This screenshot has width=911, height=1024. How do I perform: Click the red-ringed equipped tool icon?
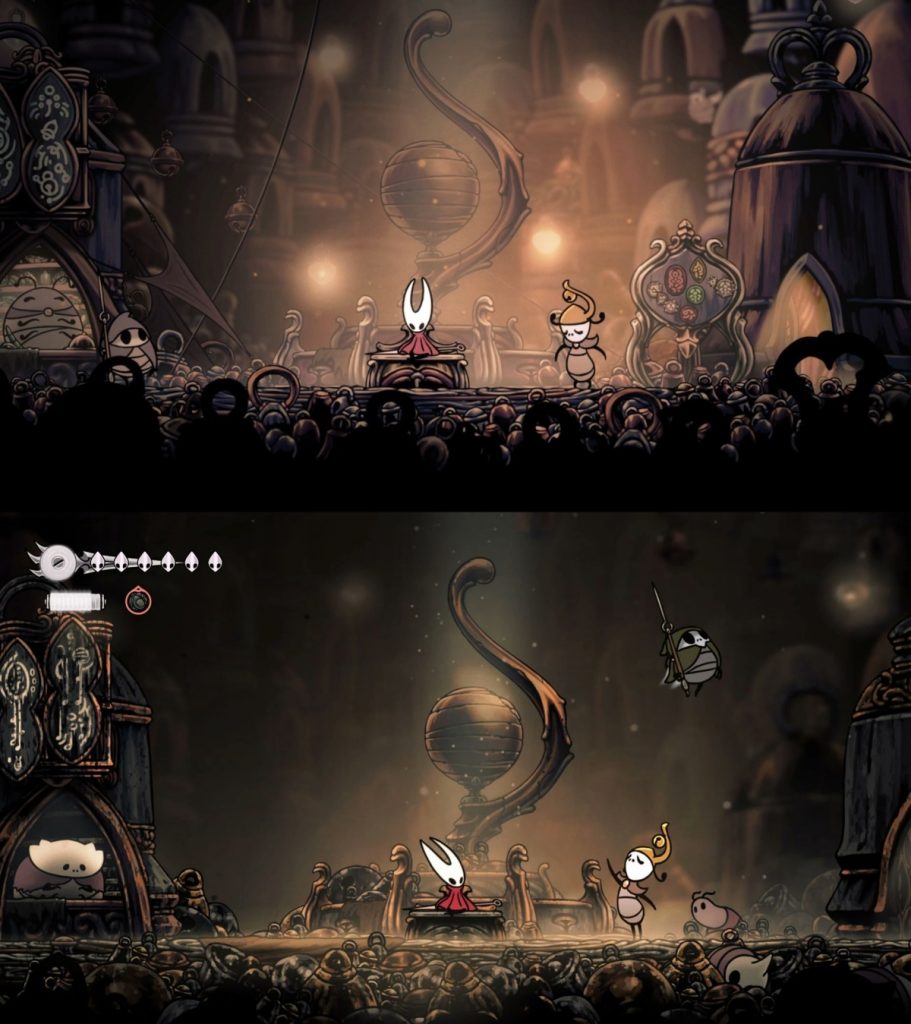(x=138, y=601)
